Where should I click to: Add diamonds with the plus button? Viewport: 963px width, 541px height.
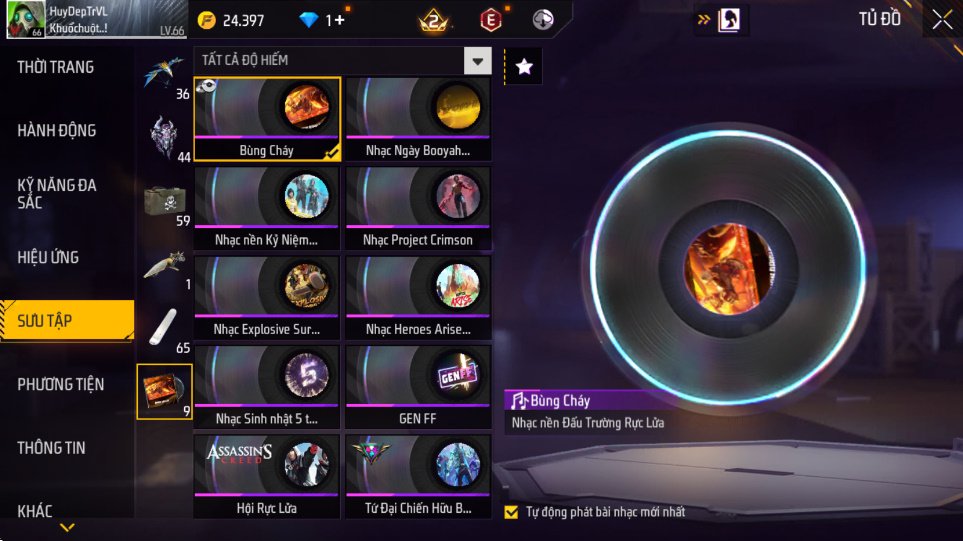coord(339,20)
